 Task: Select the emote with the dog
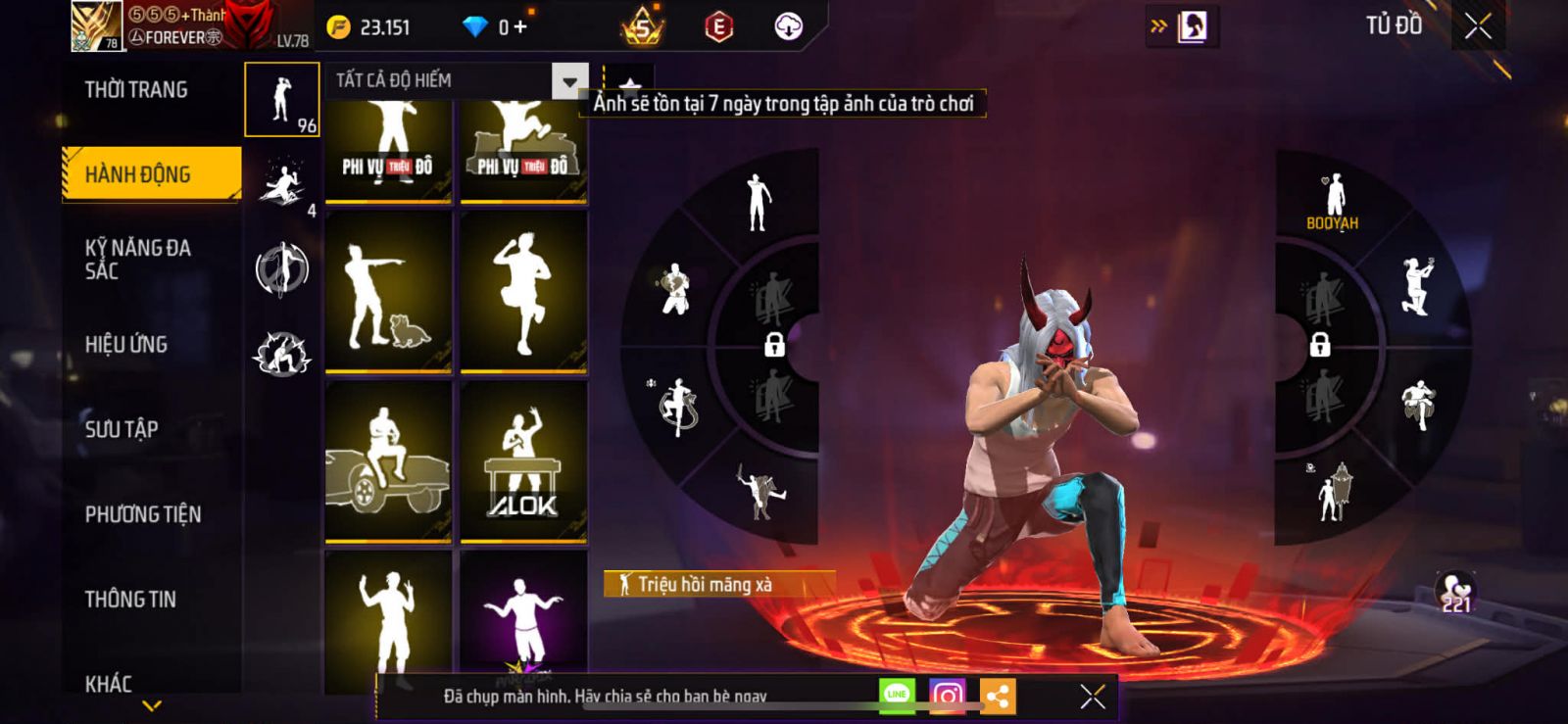coord(388,292)
